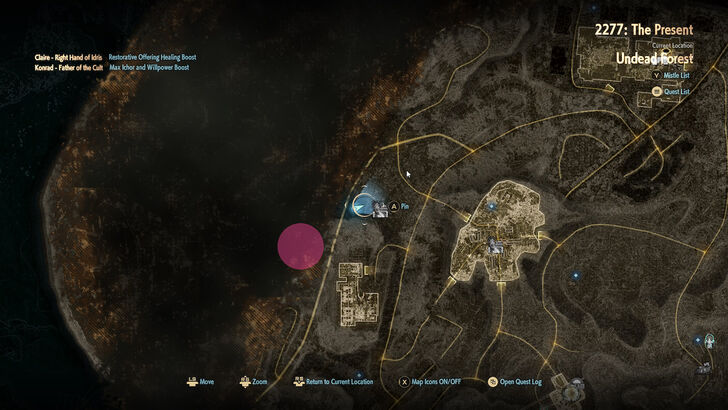Return to Current Location on map

334,381
